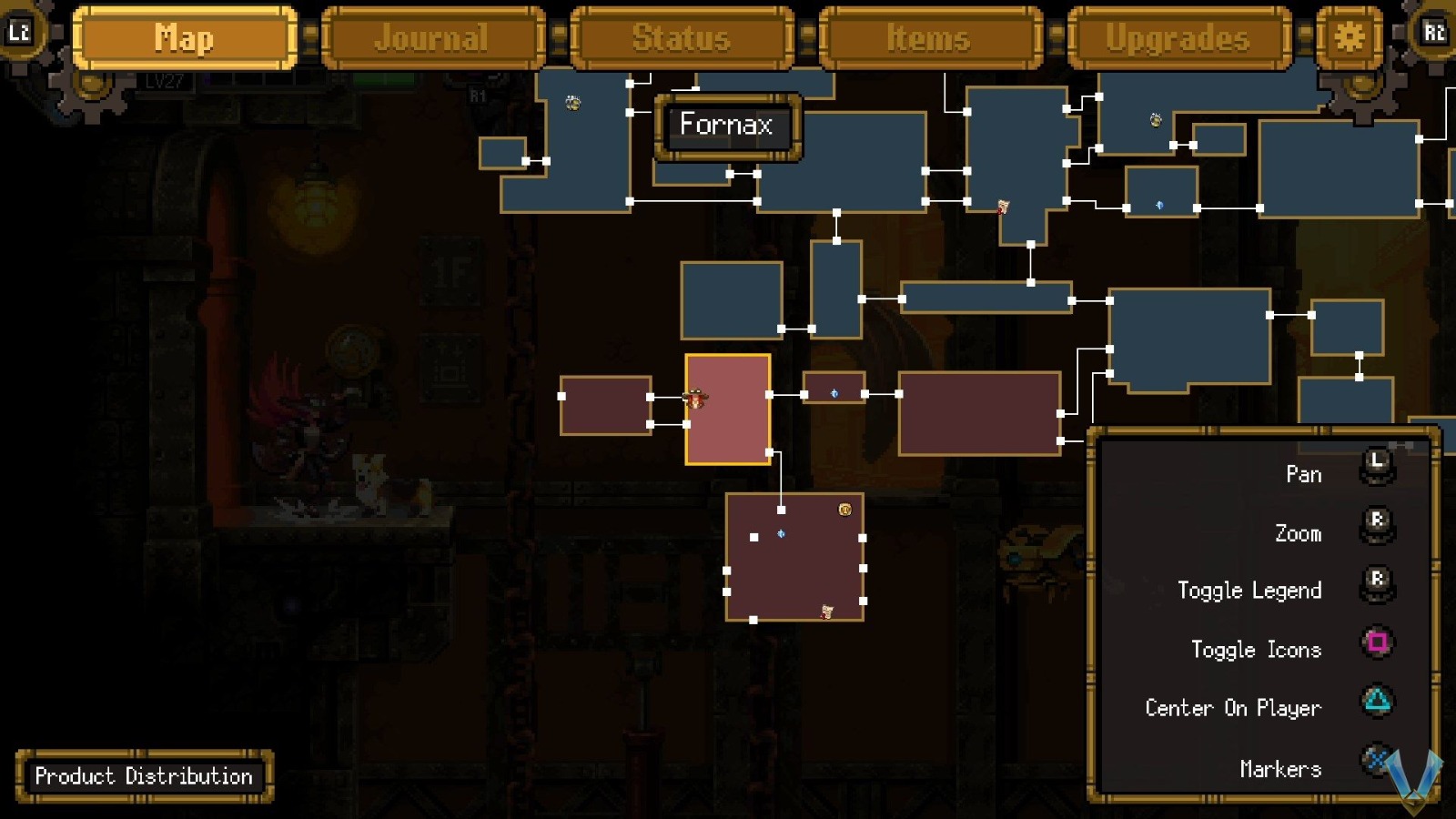Click the coin icon inside the explored purple room

tap(844, 511)
